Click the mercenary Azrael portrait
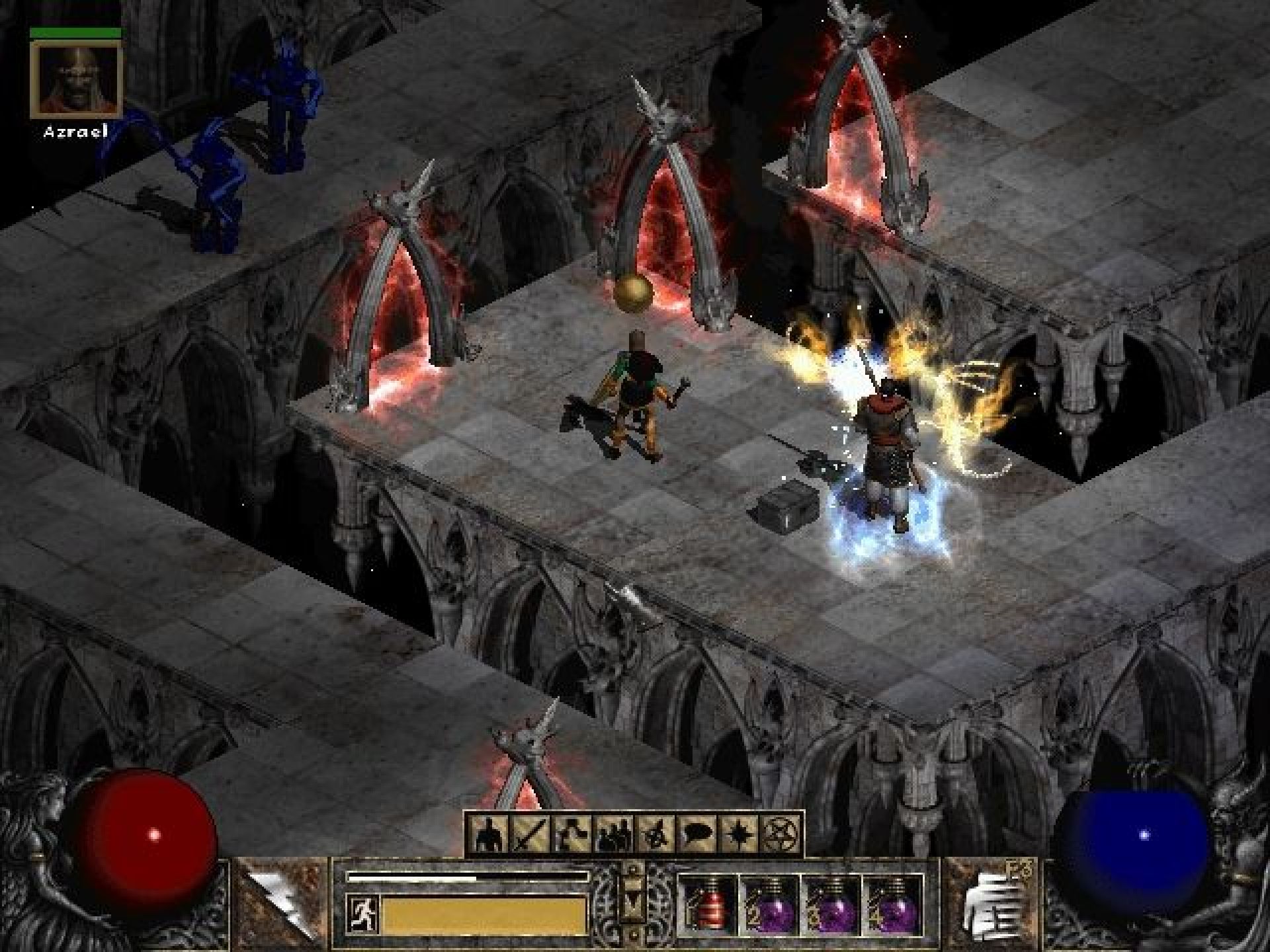 [77, 79]
